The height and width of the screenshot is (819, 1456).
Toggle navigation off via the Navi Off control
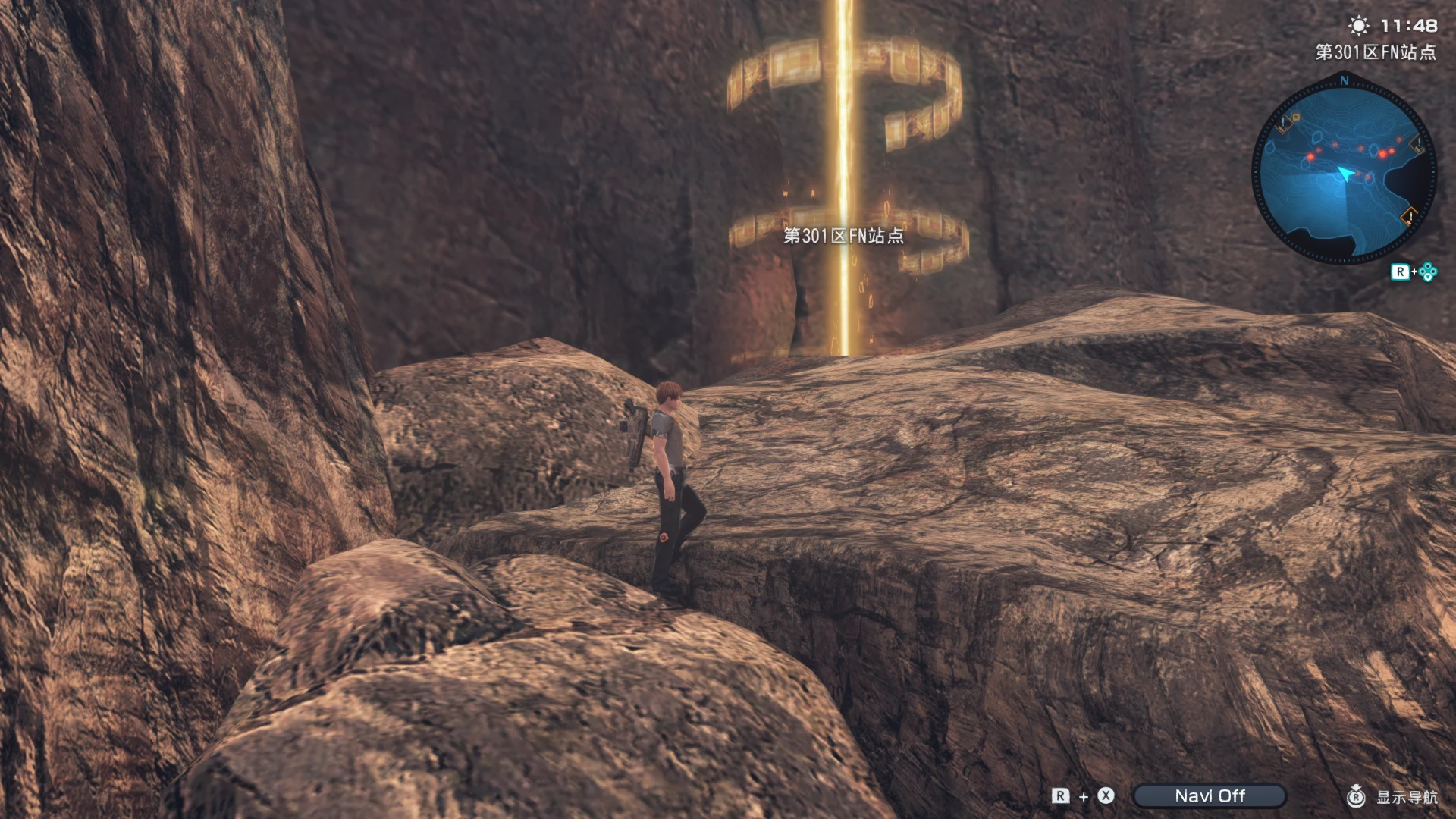click(1210, 795)
